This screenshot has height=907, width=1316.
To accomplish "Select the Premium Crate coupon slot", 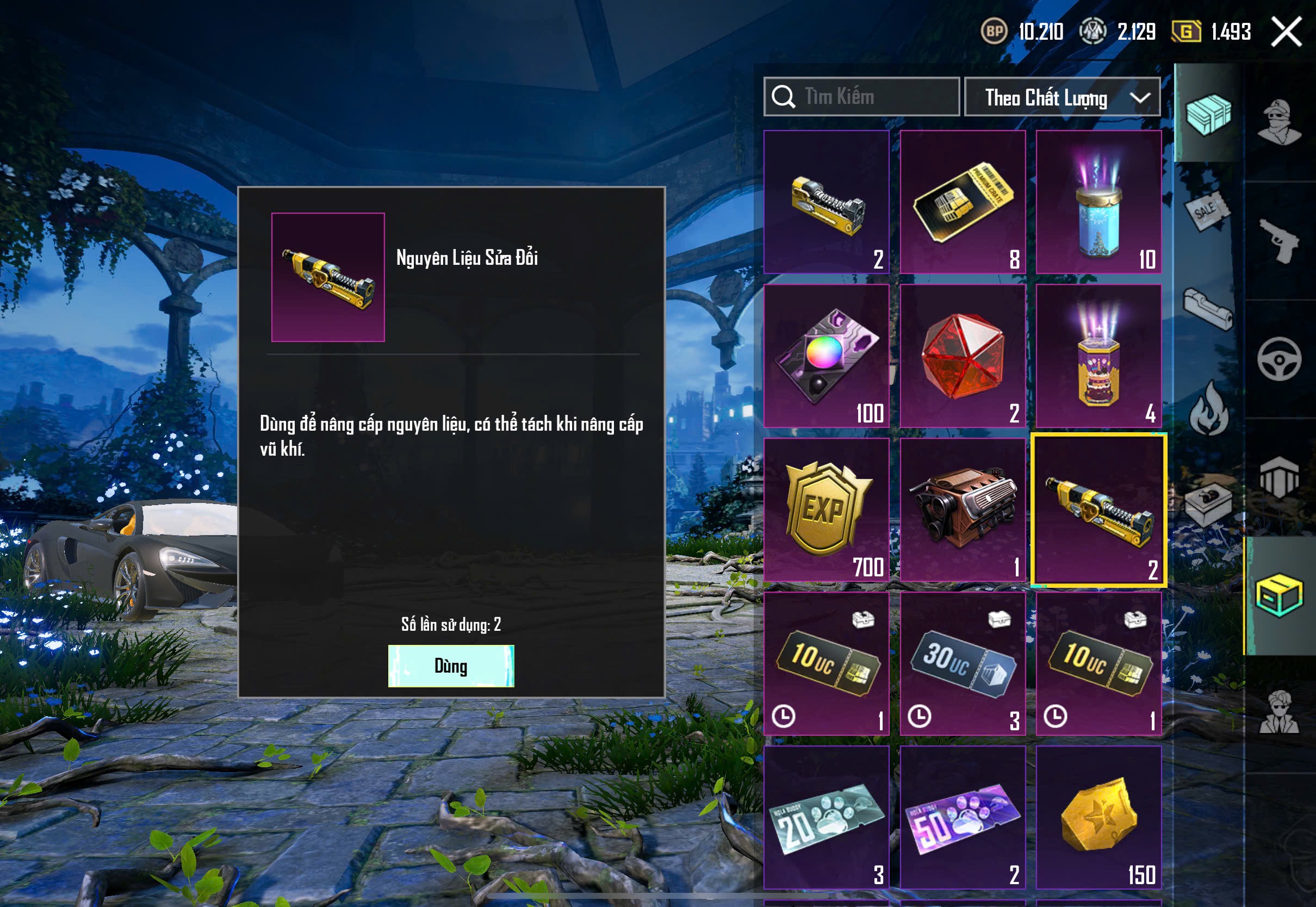I will click(x=963, y=202).
